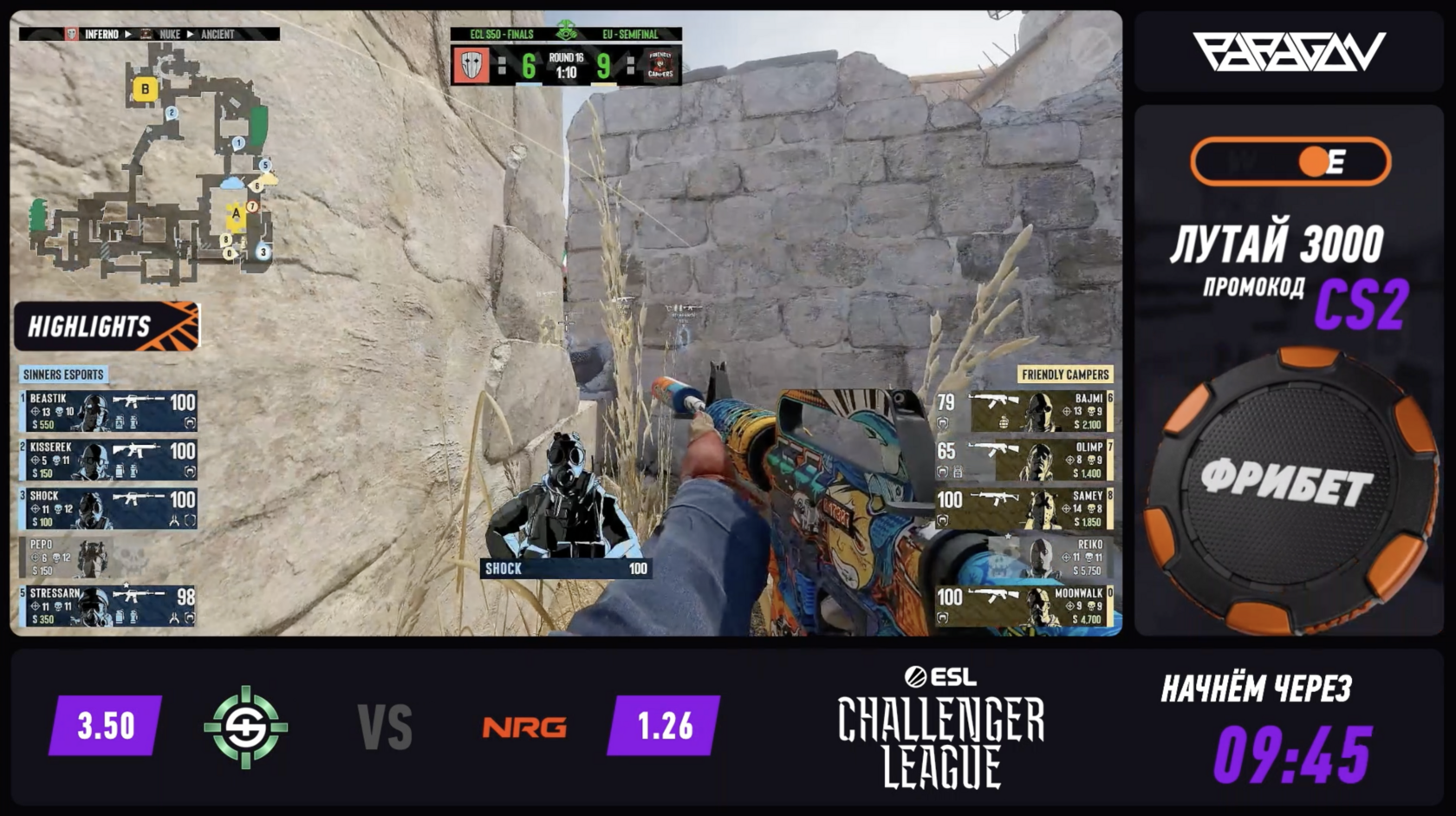The image size is (1456, 816).
Task: Toggle the orange W/E switch
Action: [x=1290, y=161]
